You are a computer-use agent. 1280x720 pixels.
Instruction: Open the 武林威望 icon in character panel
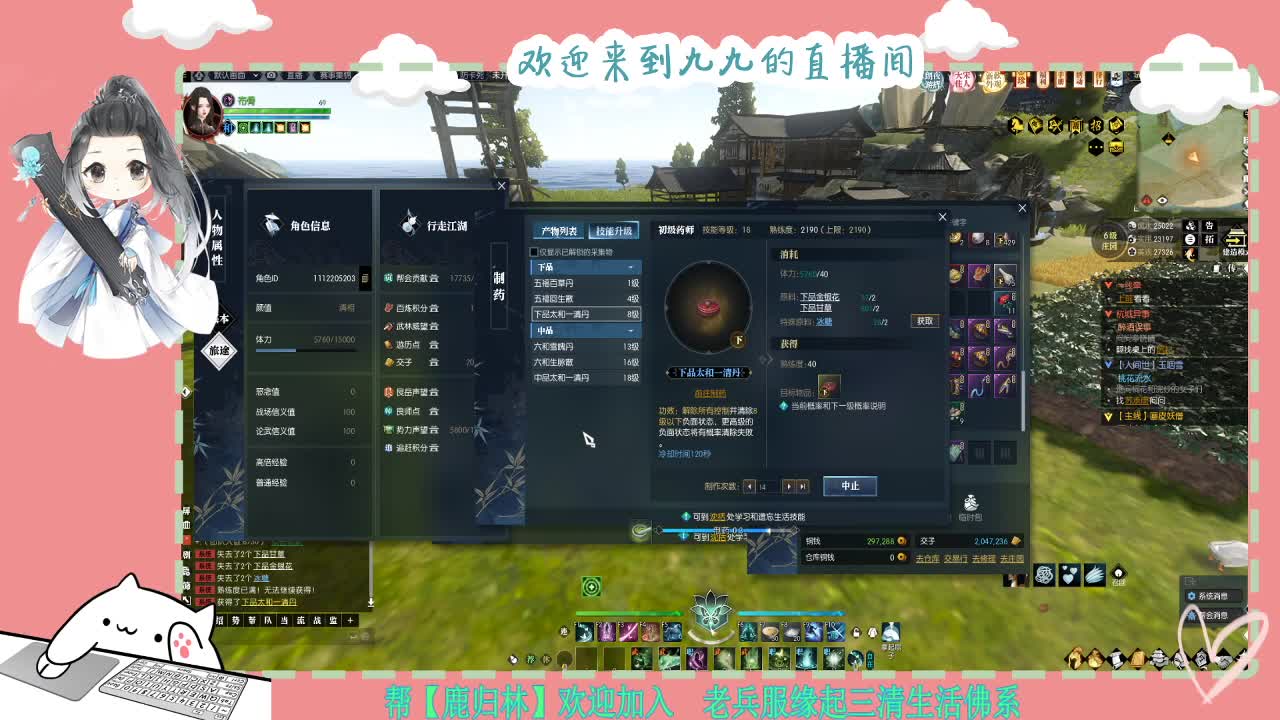[388, 326]
